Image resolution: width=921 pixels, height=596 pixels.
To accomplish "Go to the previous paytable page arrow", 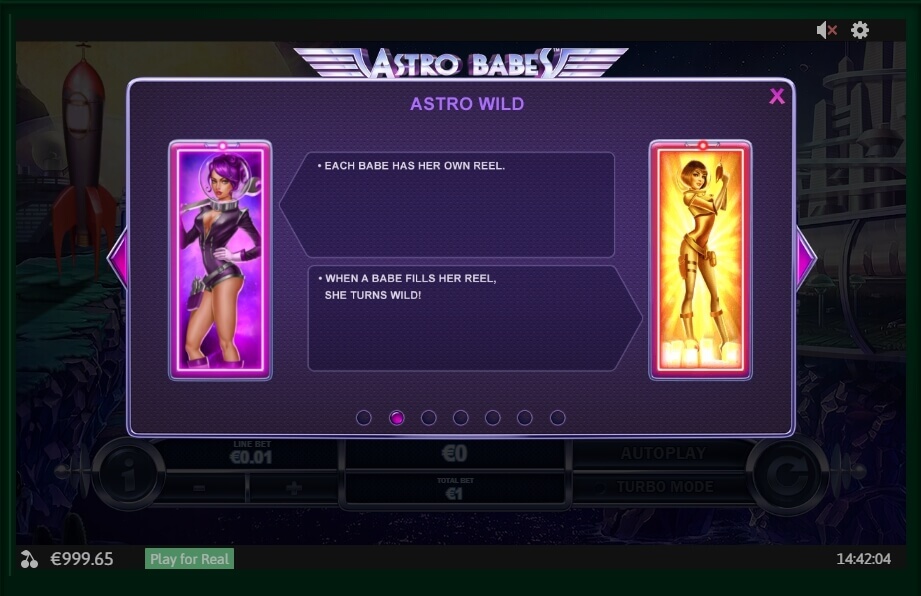I will (117, 258).
